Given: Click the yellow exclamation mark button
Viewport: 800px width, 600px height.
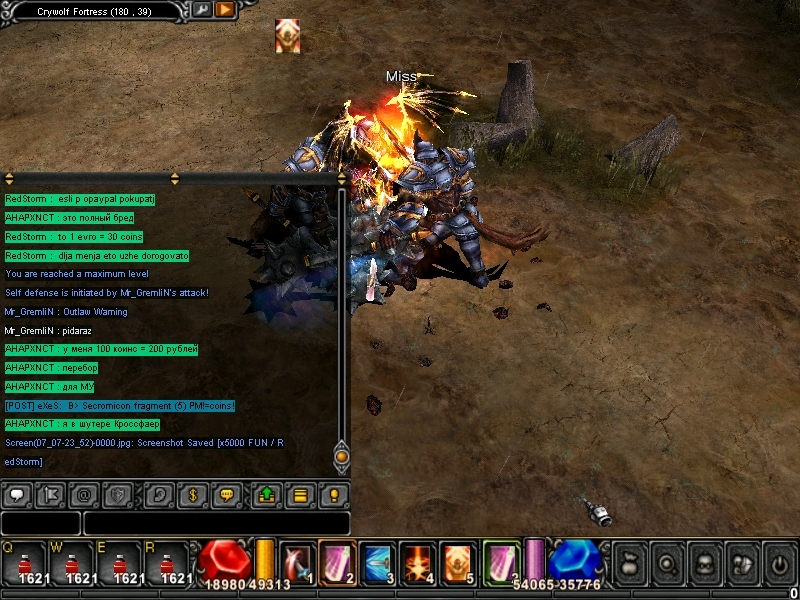Looking at the screenshot, I should point(334,494).
